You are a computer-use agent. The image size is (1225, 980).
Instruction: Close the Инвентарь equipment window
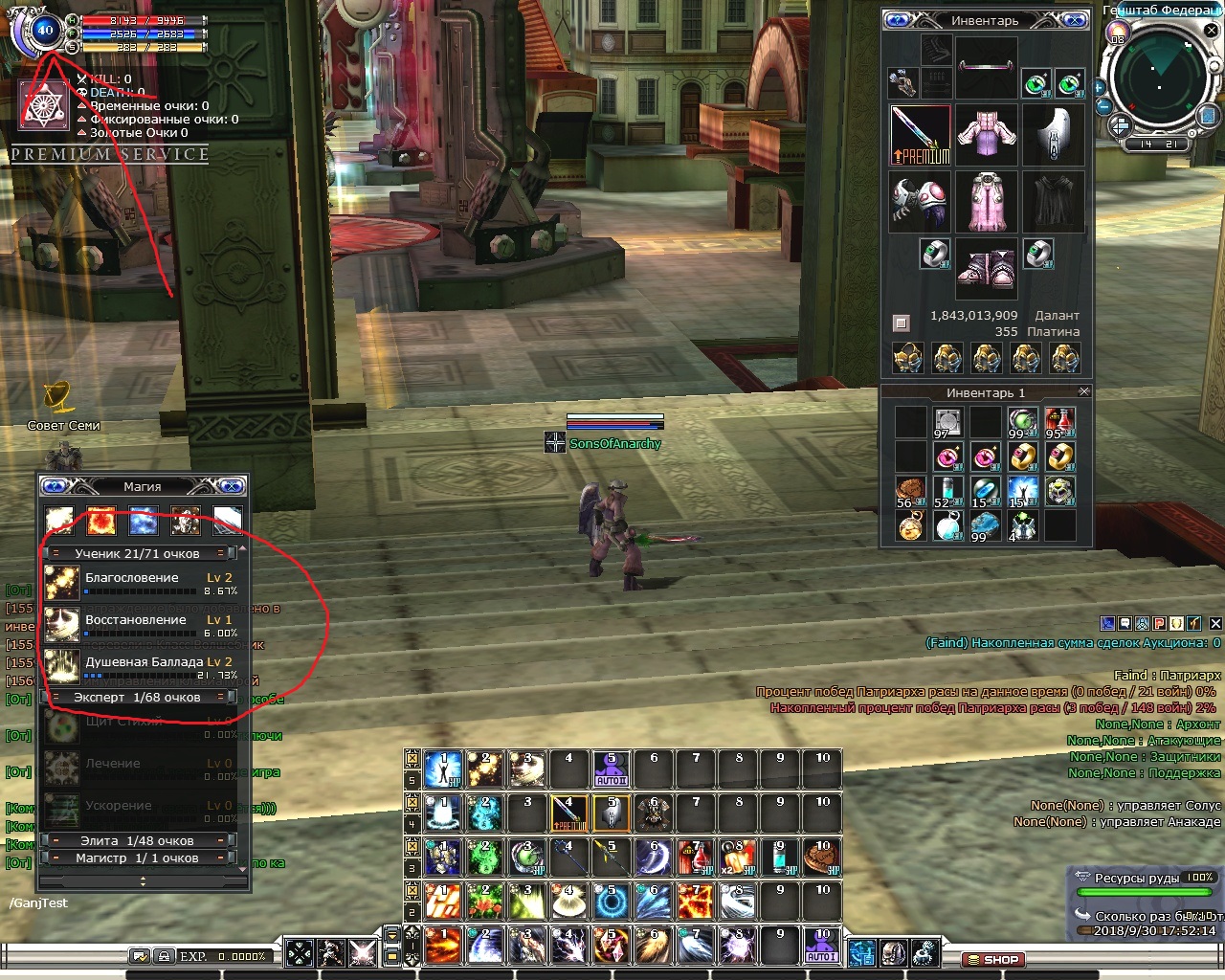pyautogui.click(x=1076, y=20)
